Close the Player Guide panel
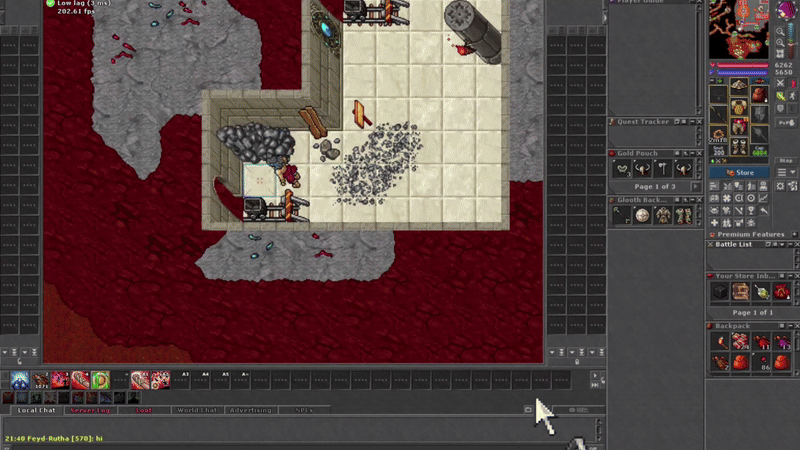Image resolution: width=800 pixels, height=450 pixels. pyautogui.click(x=702, y=2)
